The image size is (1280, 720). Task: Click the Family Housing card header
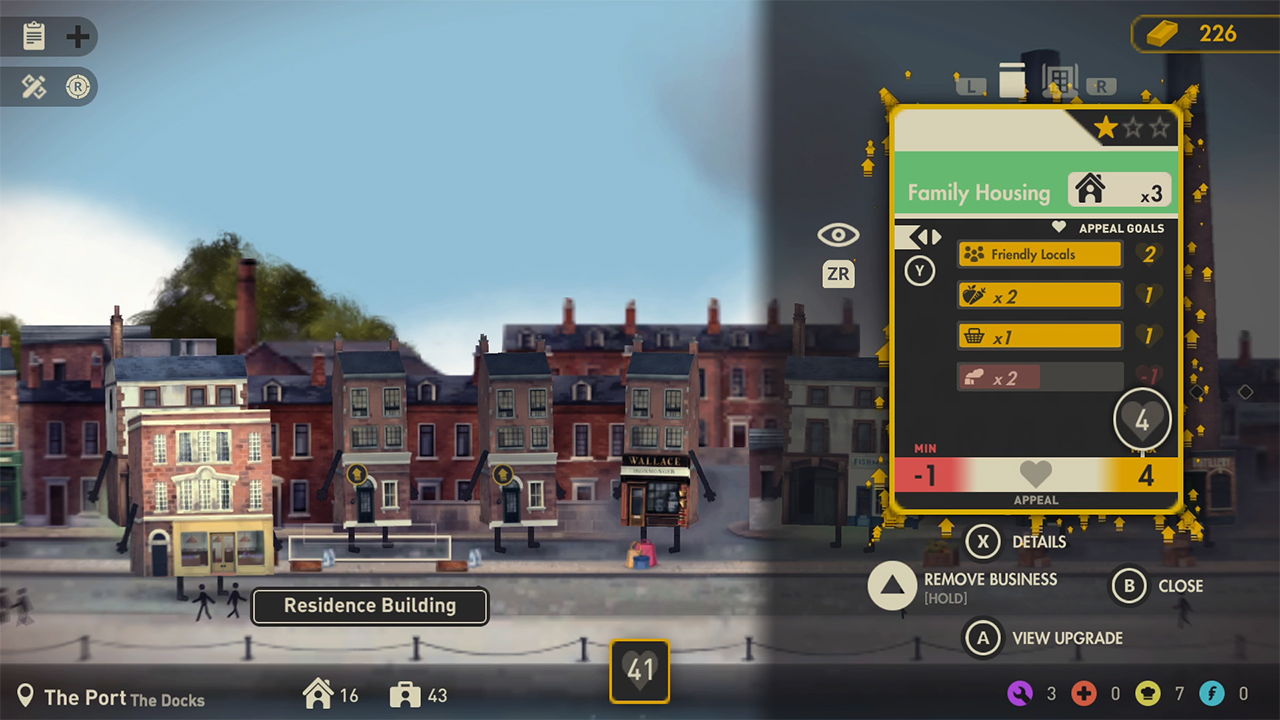pos(1035,191)
